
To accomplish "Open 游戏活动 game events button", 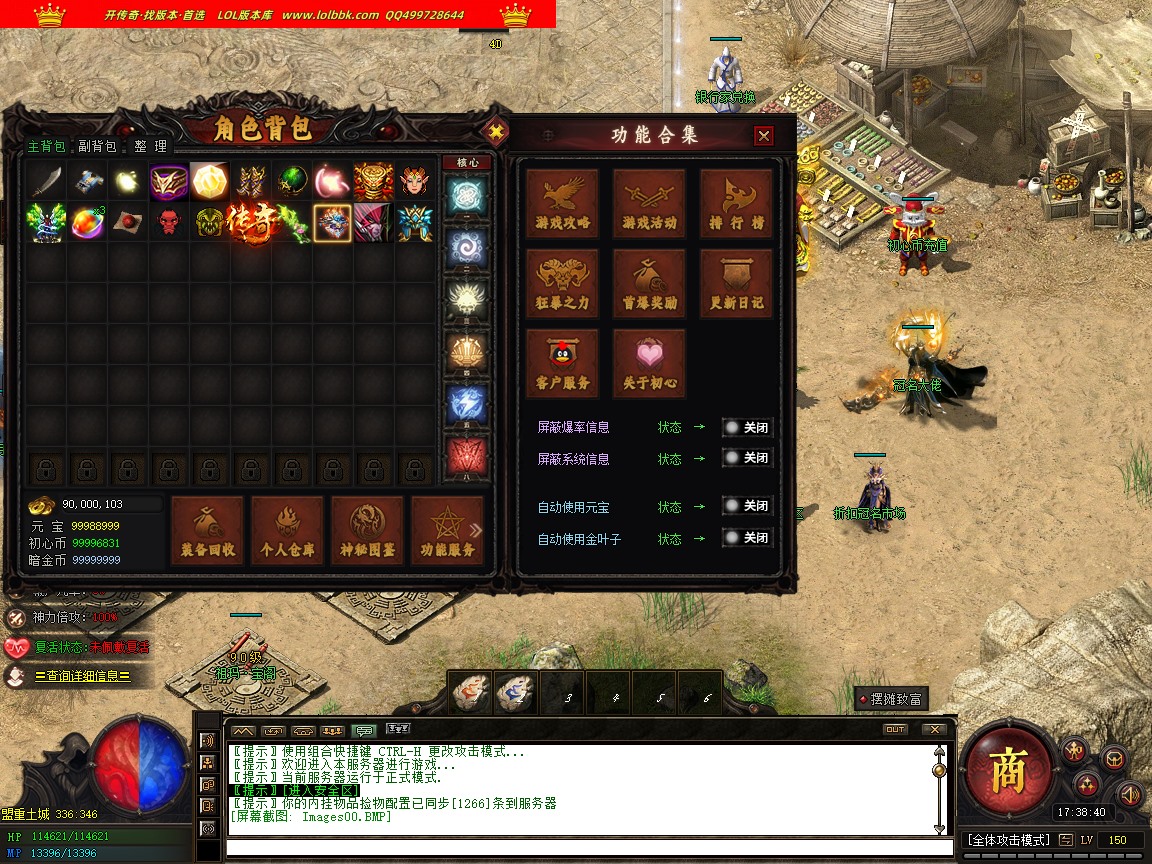I will (649, 203).
